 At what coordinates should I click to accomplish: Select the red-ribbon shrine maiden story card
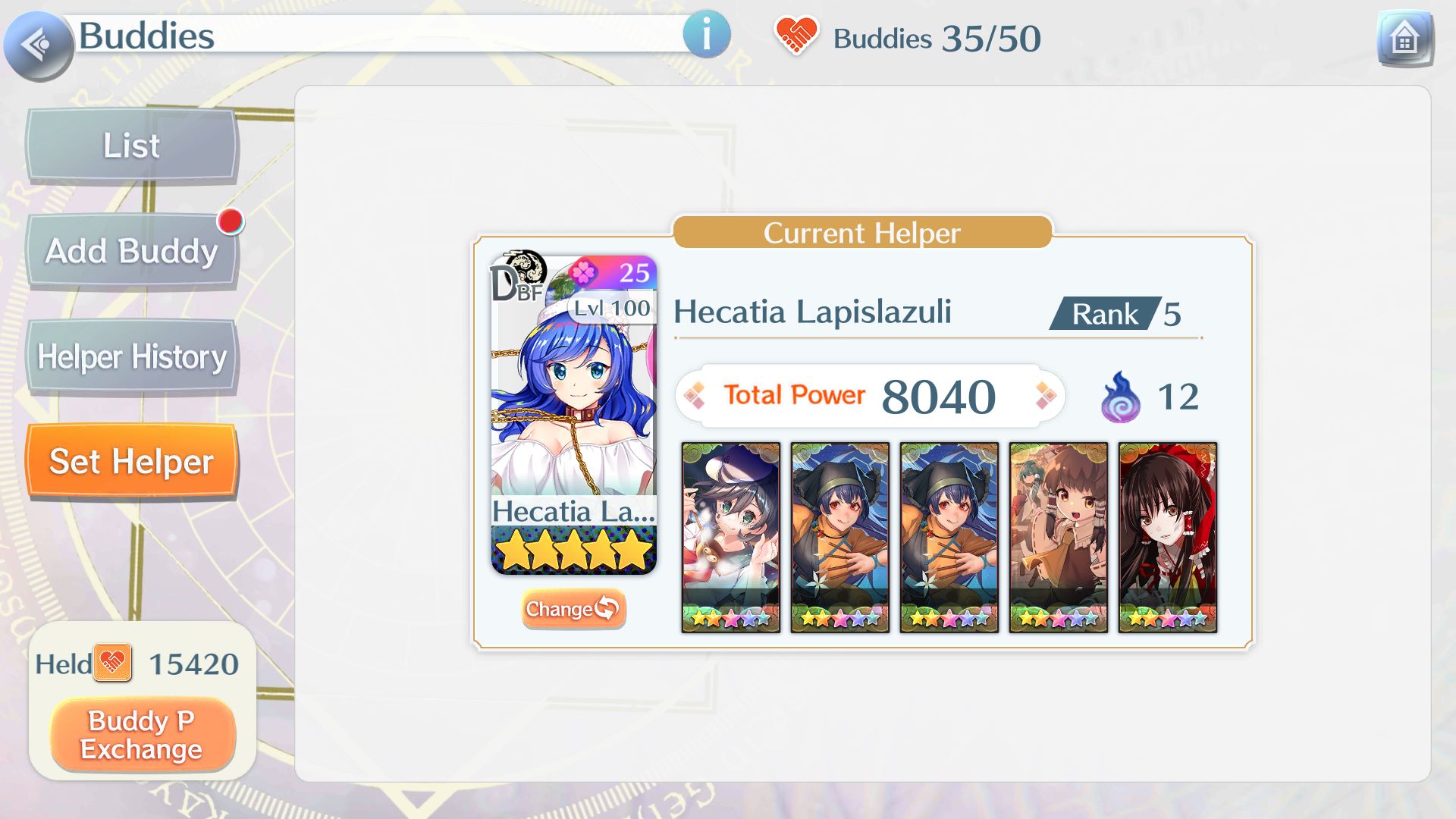pos(1167,537)
